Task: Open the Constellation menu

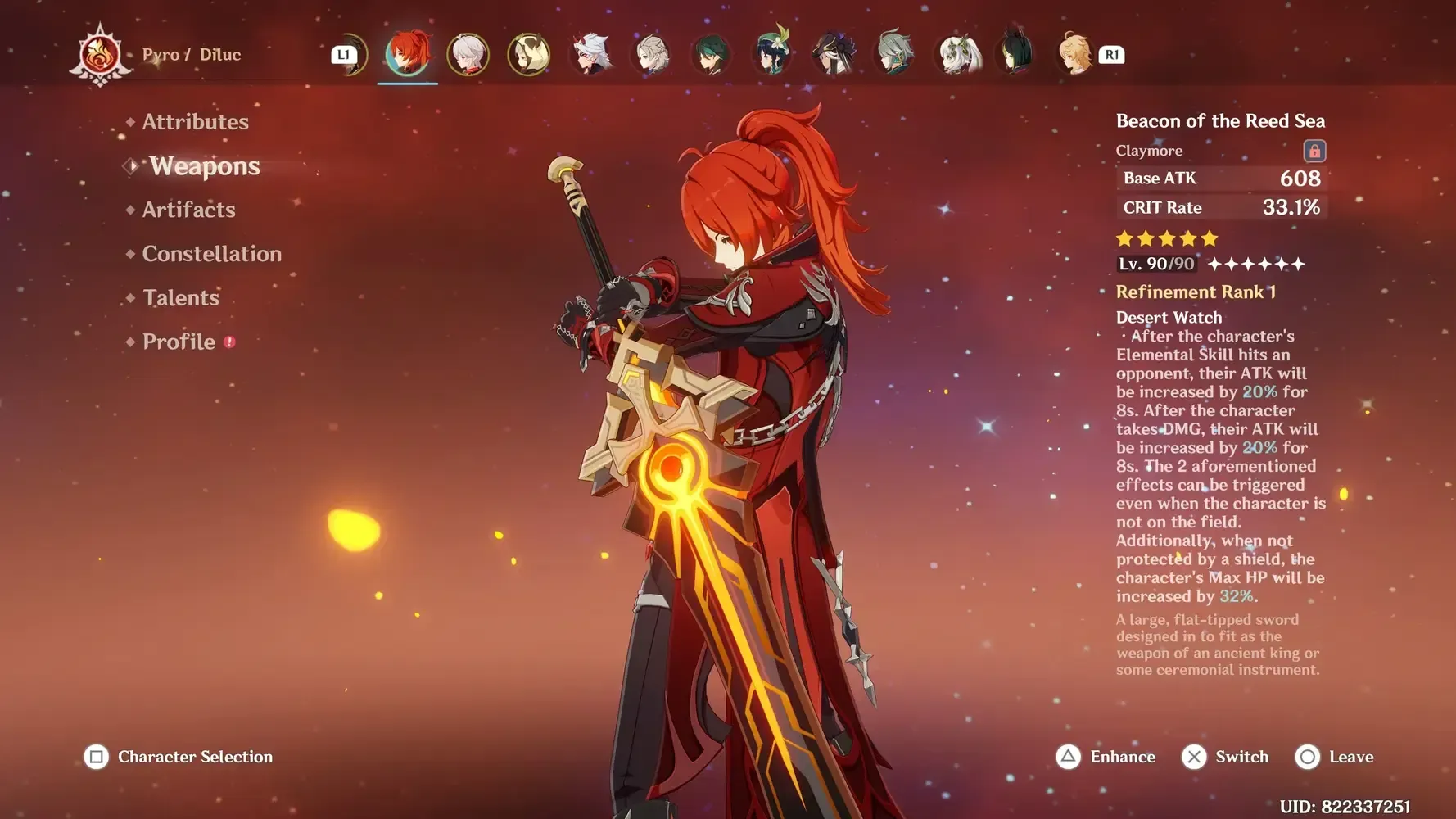Action: tap(211, 254)
